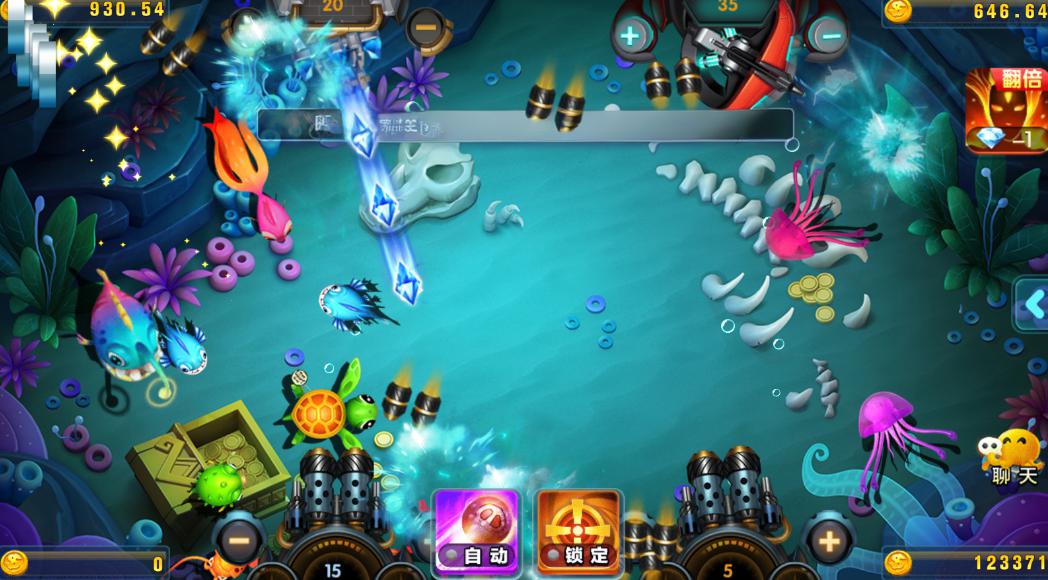
Task: Click the plus button beside cannon 35
Action: point(630,37)
